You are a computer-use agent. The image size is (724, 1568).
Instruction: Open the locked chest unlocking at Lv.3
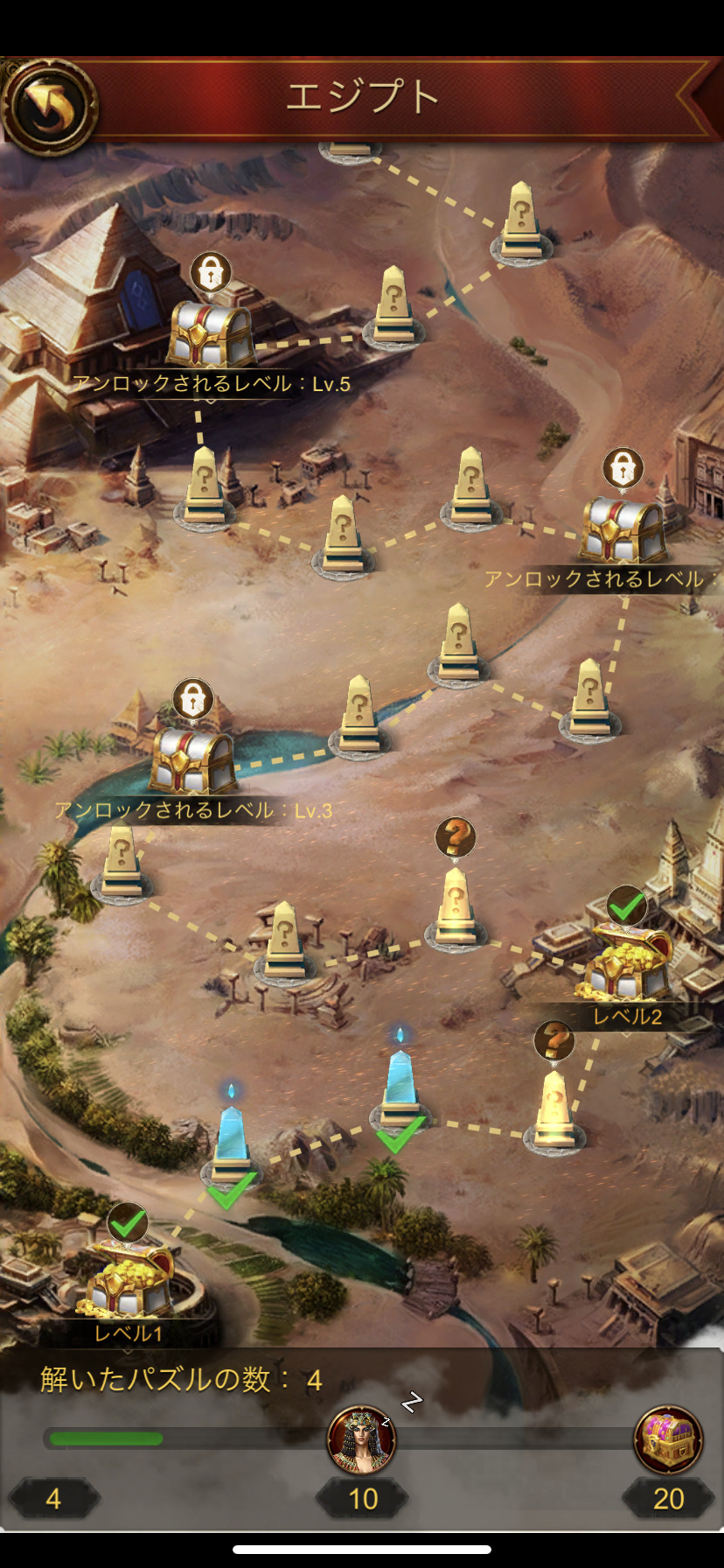click(x=192, y=759)
